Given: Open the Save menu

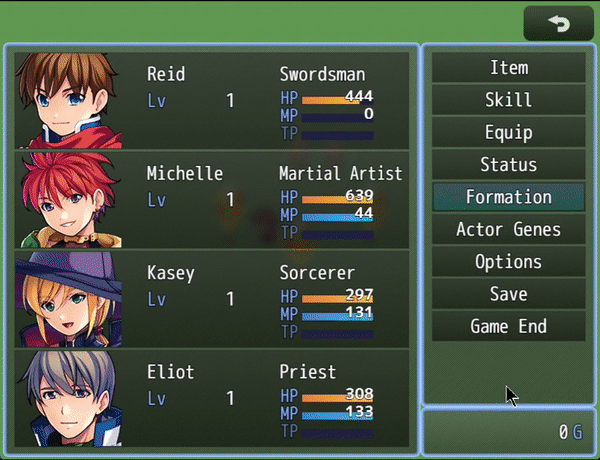Looking at the screenshot, I should click(x=508, y=294).
